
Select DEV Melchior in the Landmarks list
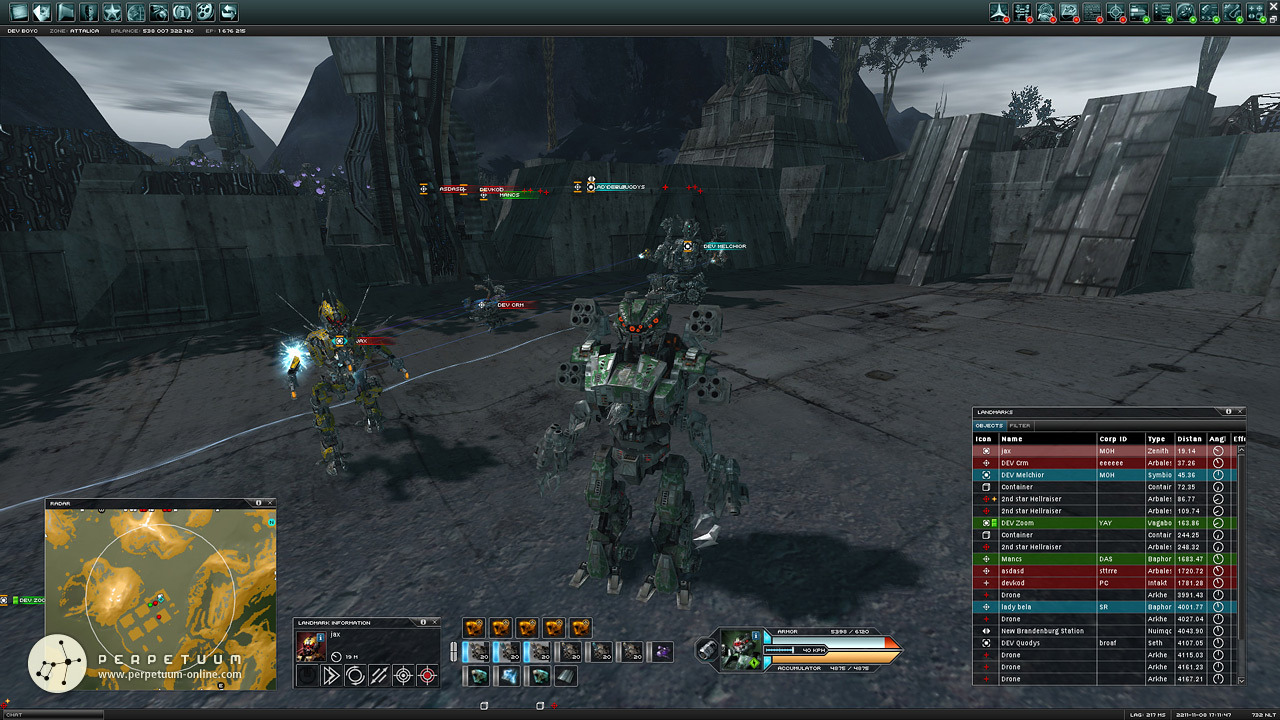click(x=1050, y=475)
